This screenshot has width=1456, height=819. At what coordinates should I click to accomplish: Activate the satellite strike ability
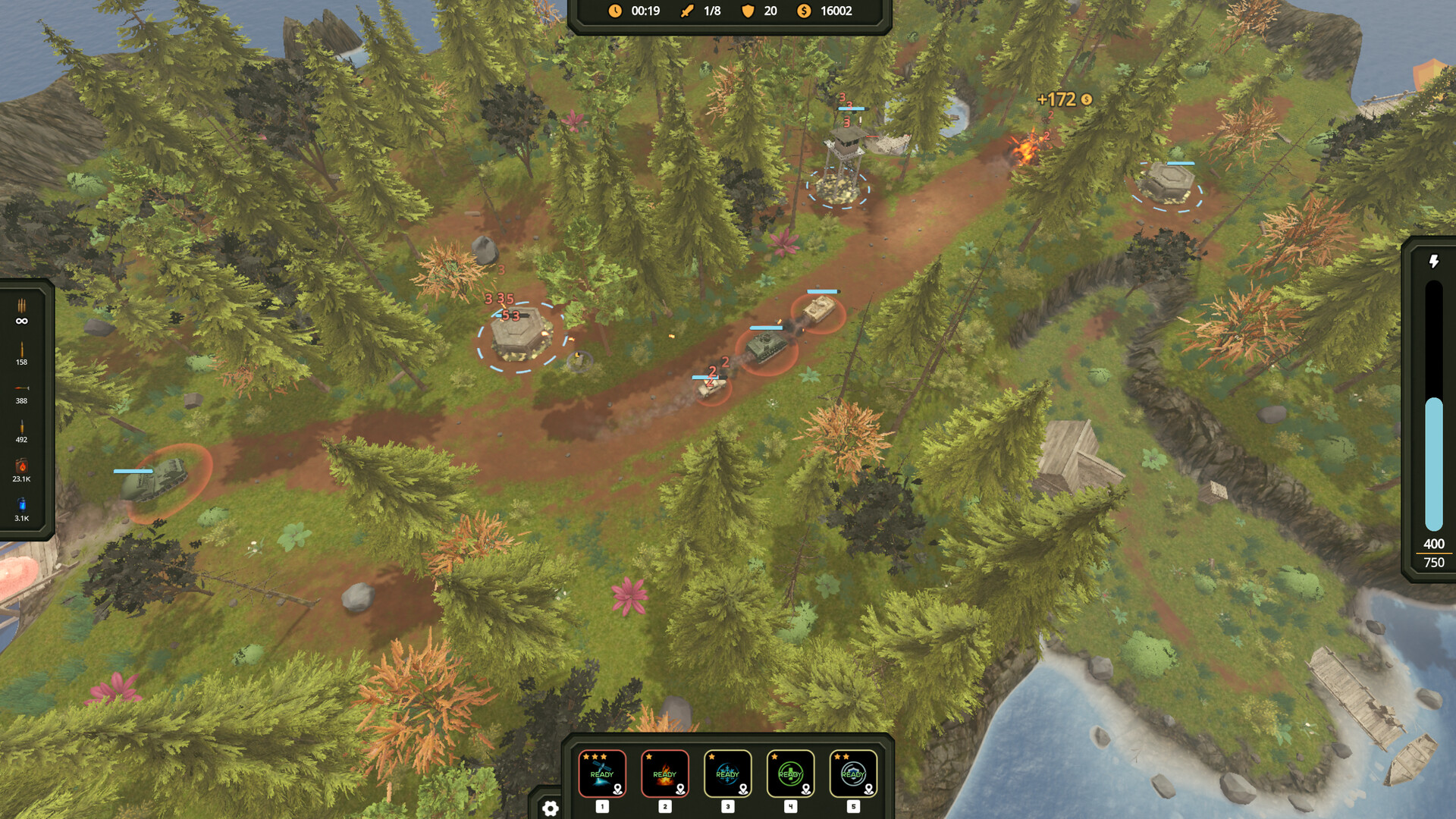(601, 773)
